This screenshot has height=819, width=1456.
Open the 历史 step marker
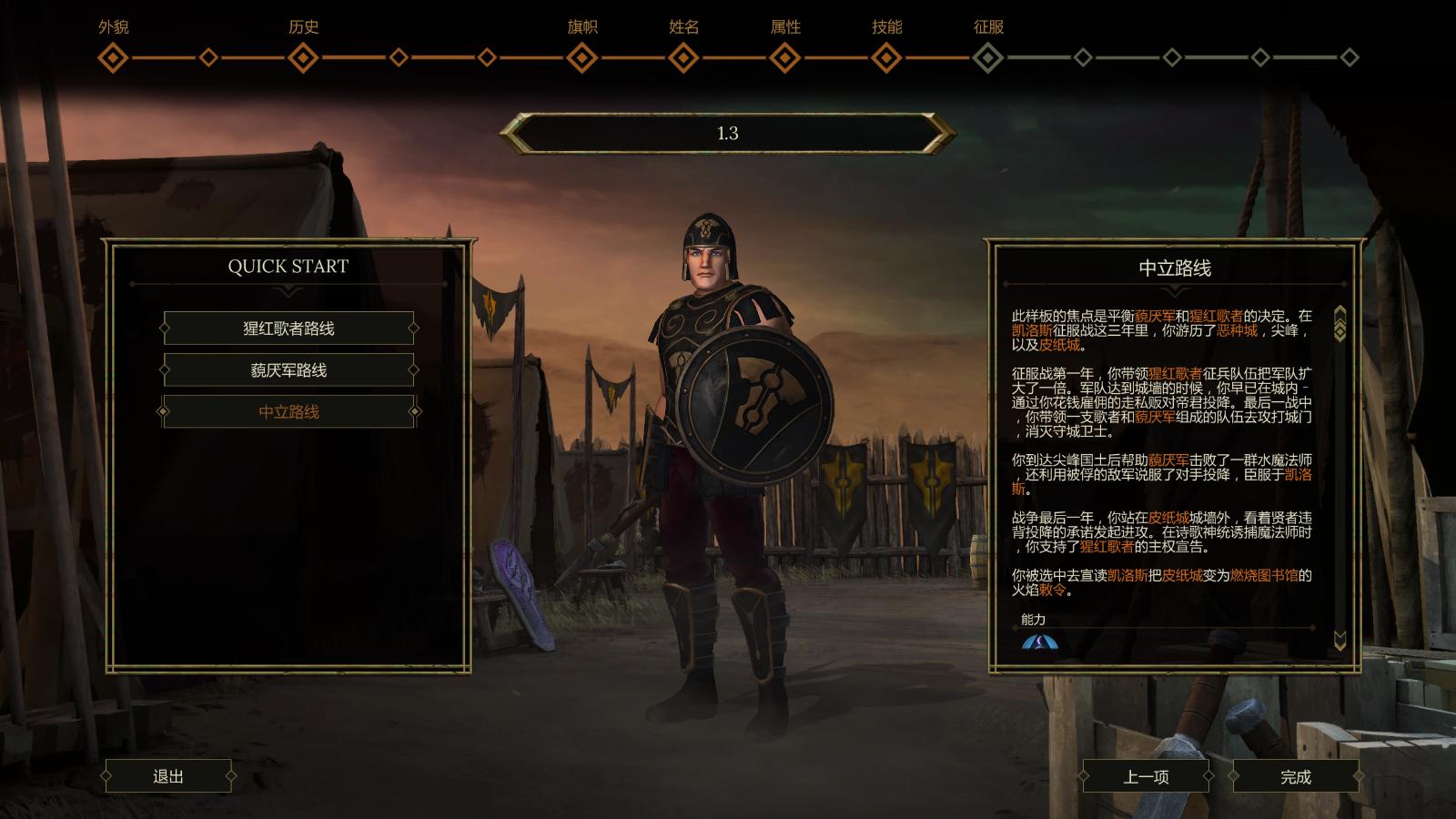(303, 58)
